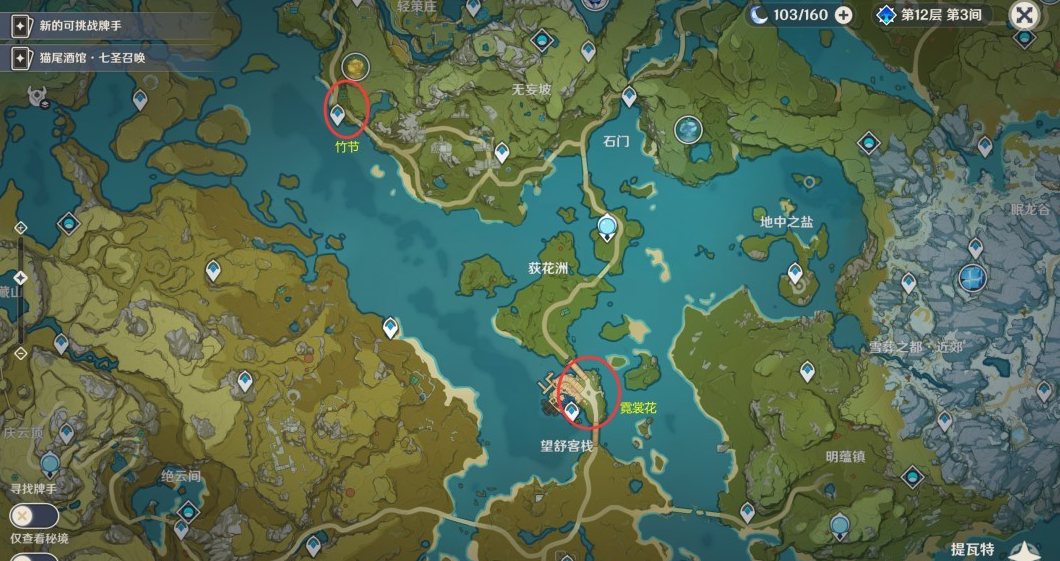Viewport: 1060px width, 561px height.
Task: Select the Statue of the Seven south of 明蕴镇
Action: point(841,525)
